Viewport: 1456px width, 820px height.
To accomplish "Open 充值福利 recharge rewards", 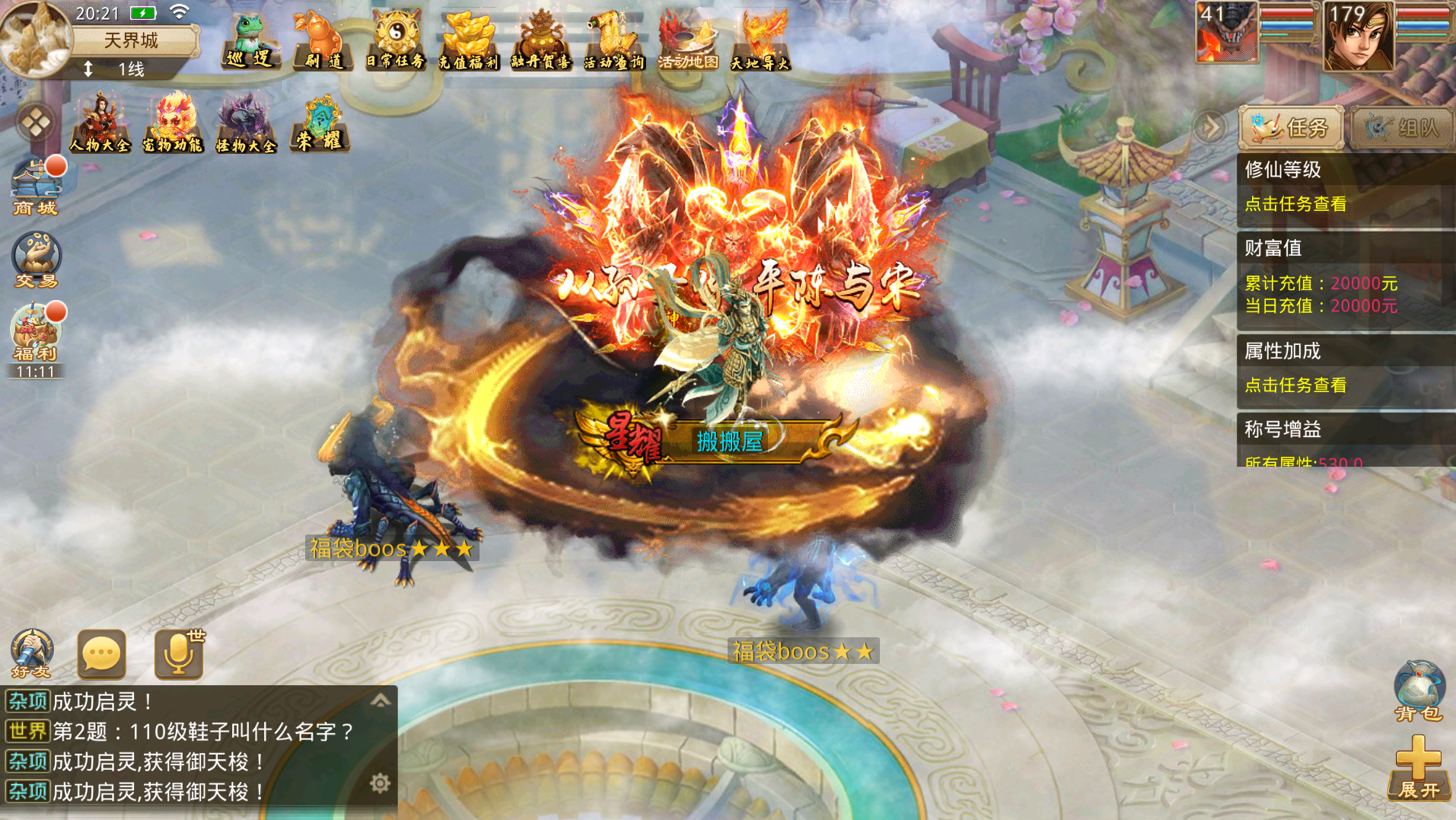I will point(467,42).
